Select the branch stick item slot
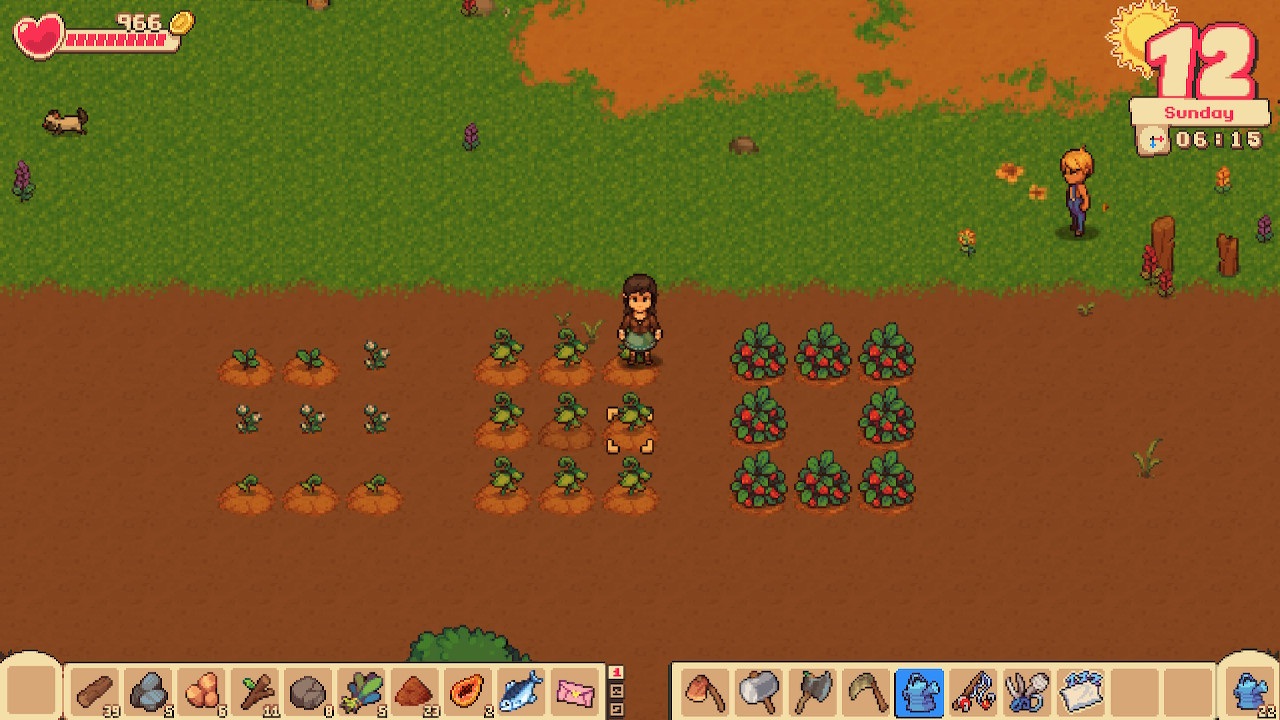The width and height of the screenshot is (1280, 720). 255,691
